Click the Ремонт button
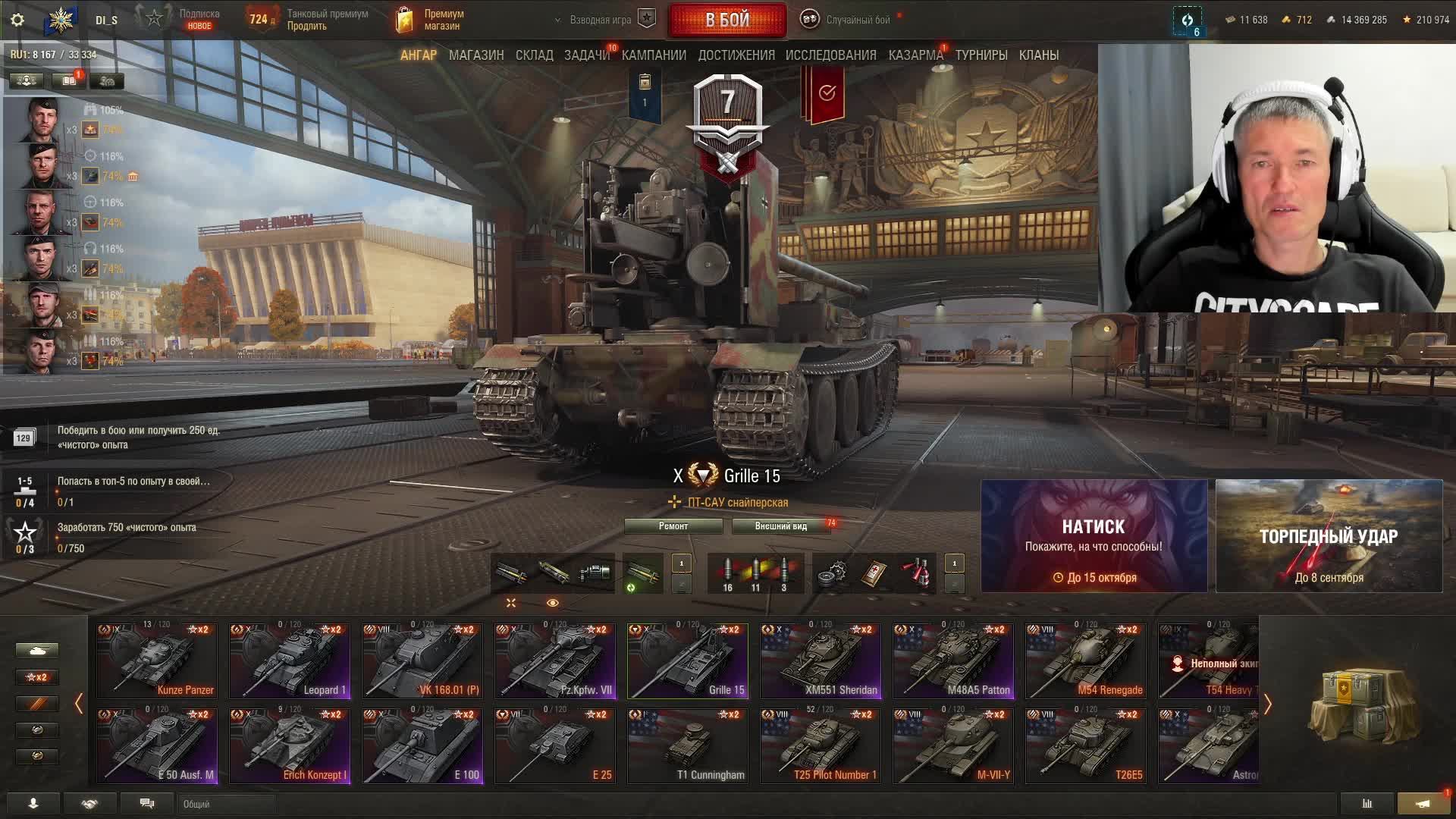The width and height of the screenshot is (1456, 819). coord(673,526)
